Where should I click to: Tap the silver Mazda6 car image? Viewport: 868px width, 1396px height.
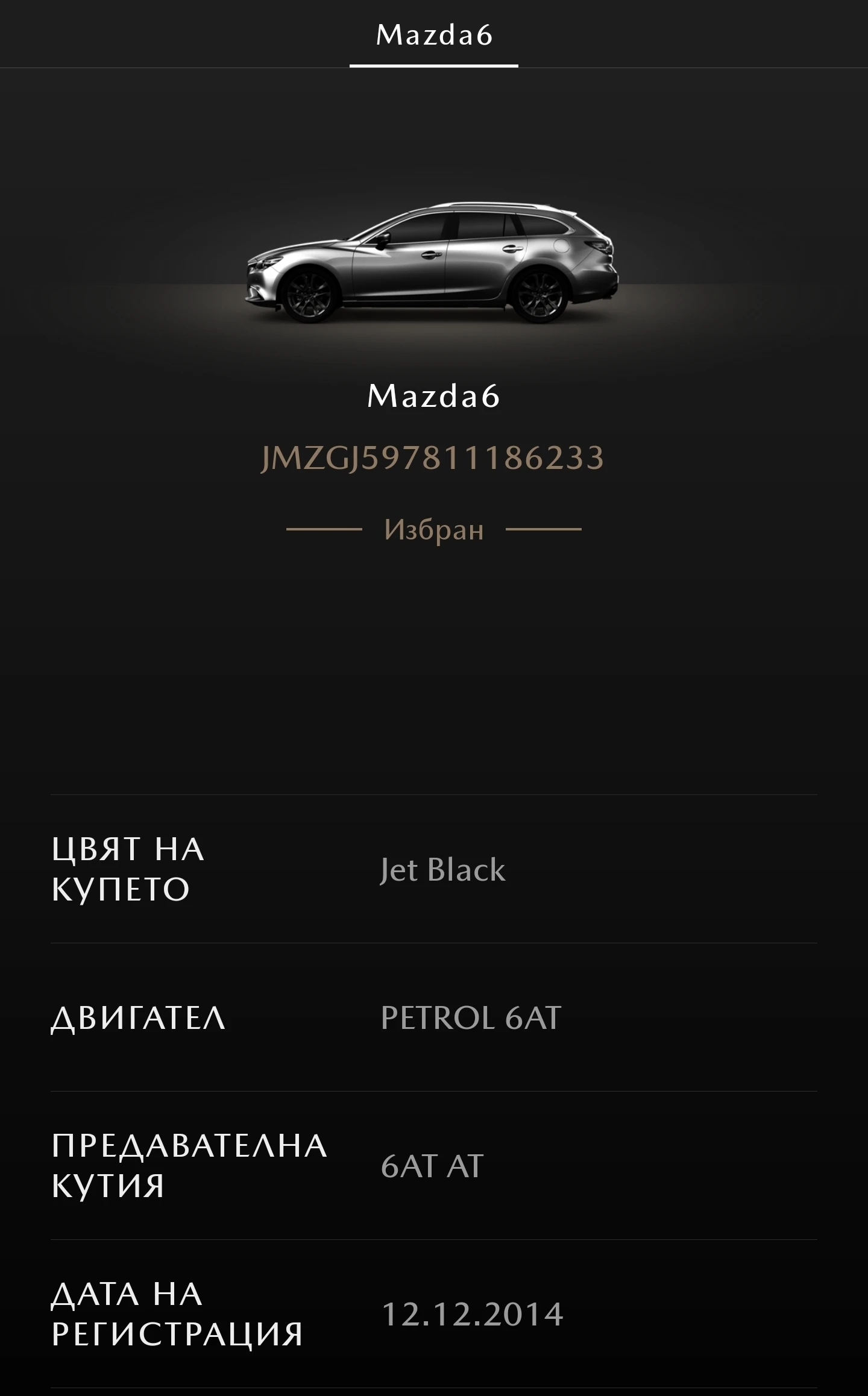(x=431, y=259)
